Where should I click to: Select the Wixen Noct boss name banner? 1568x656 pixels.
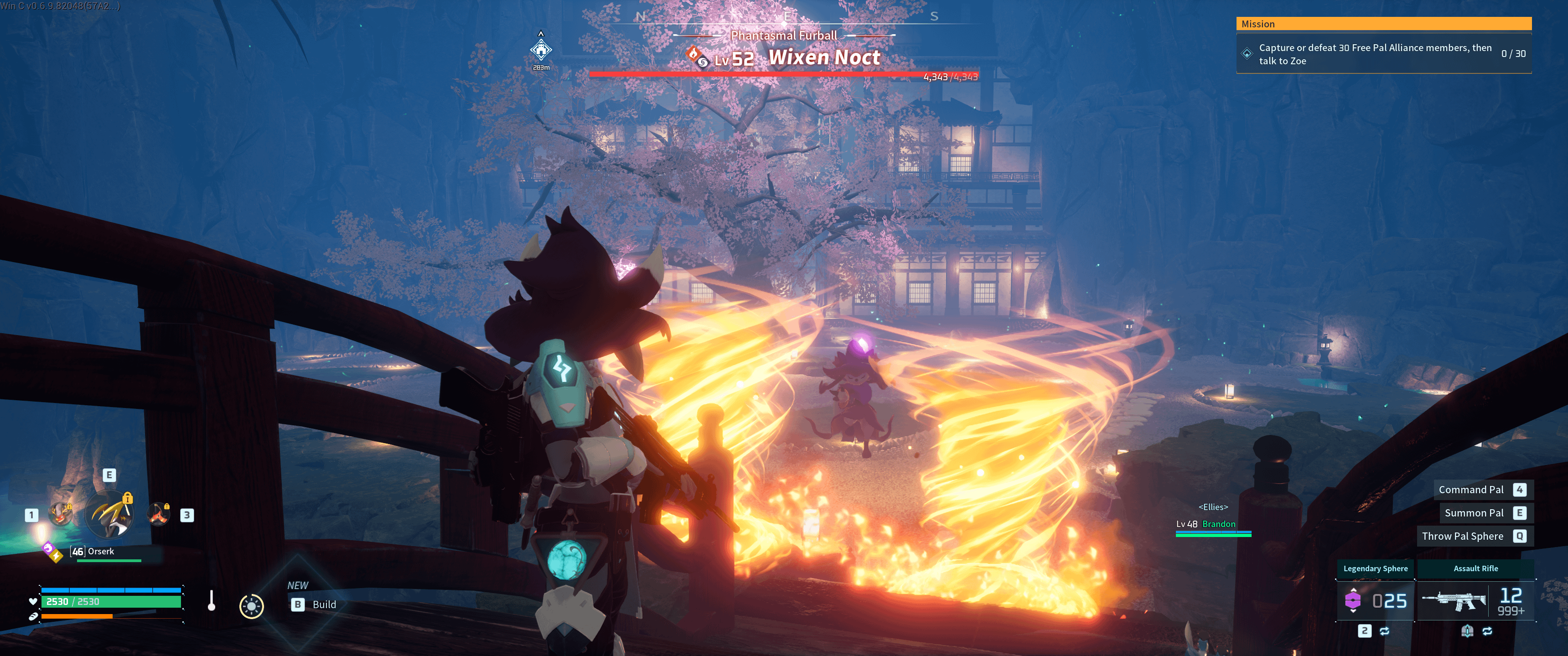tap(823, 58)
